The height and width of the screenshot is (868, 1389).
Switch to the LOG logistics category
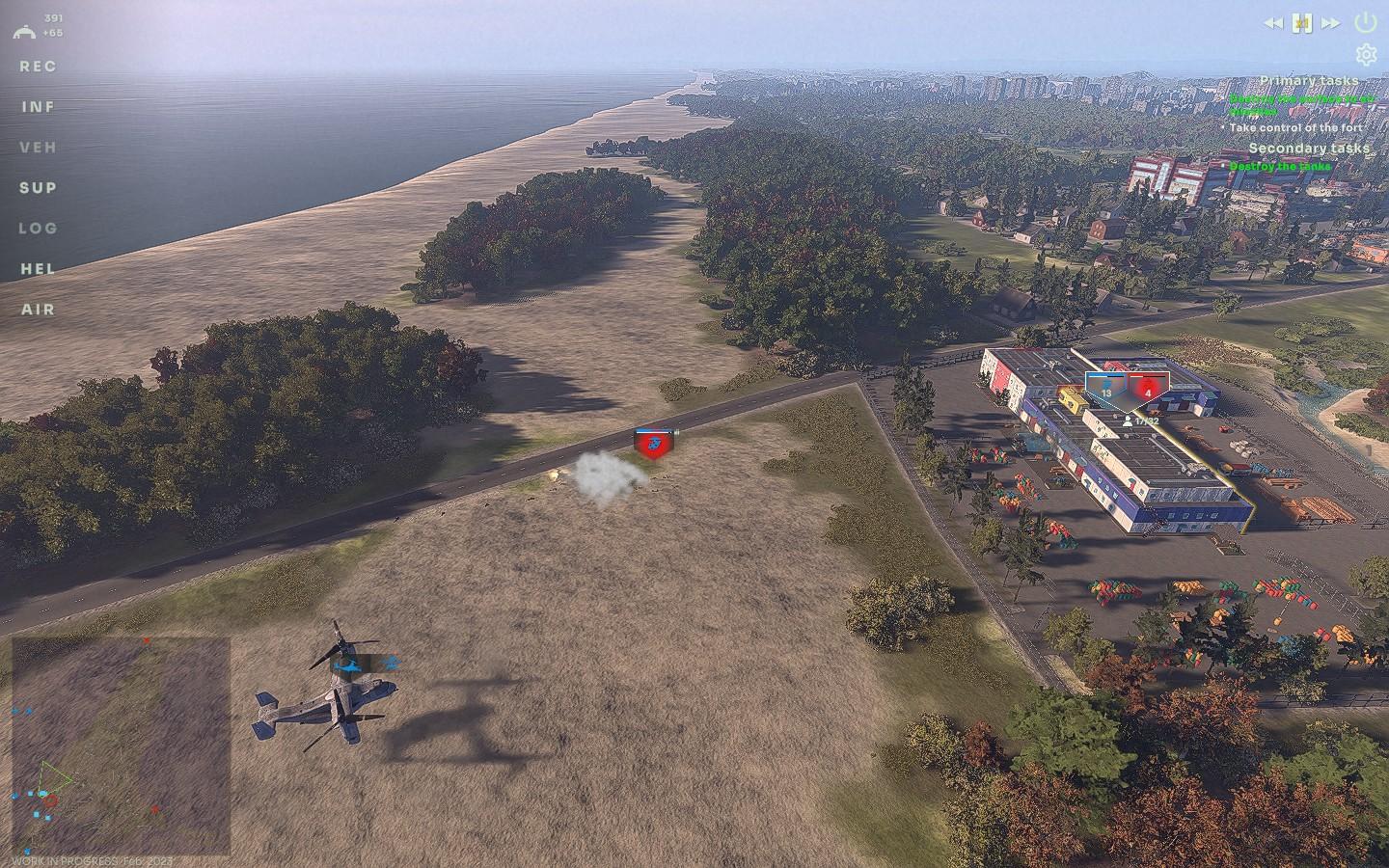(x=39, y=229)
